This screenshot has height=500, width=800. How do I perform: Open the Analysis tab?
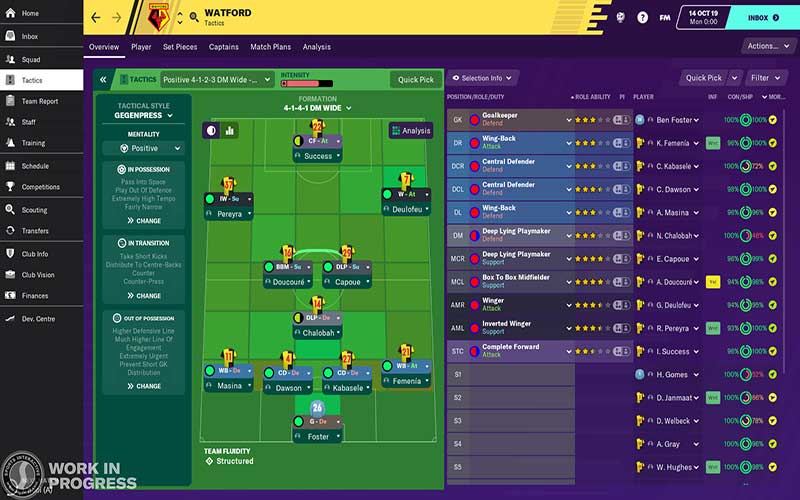click(x=317, y=47)
